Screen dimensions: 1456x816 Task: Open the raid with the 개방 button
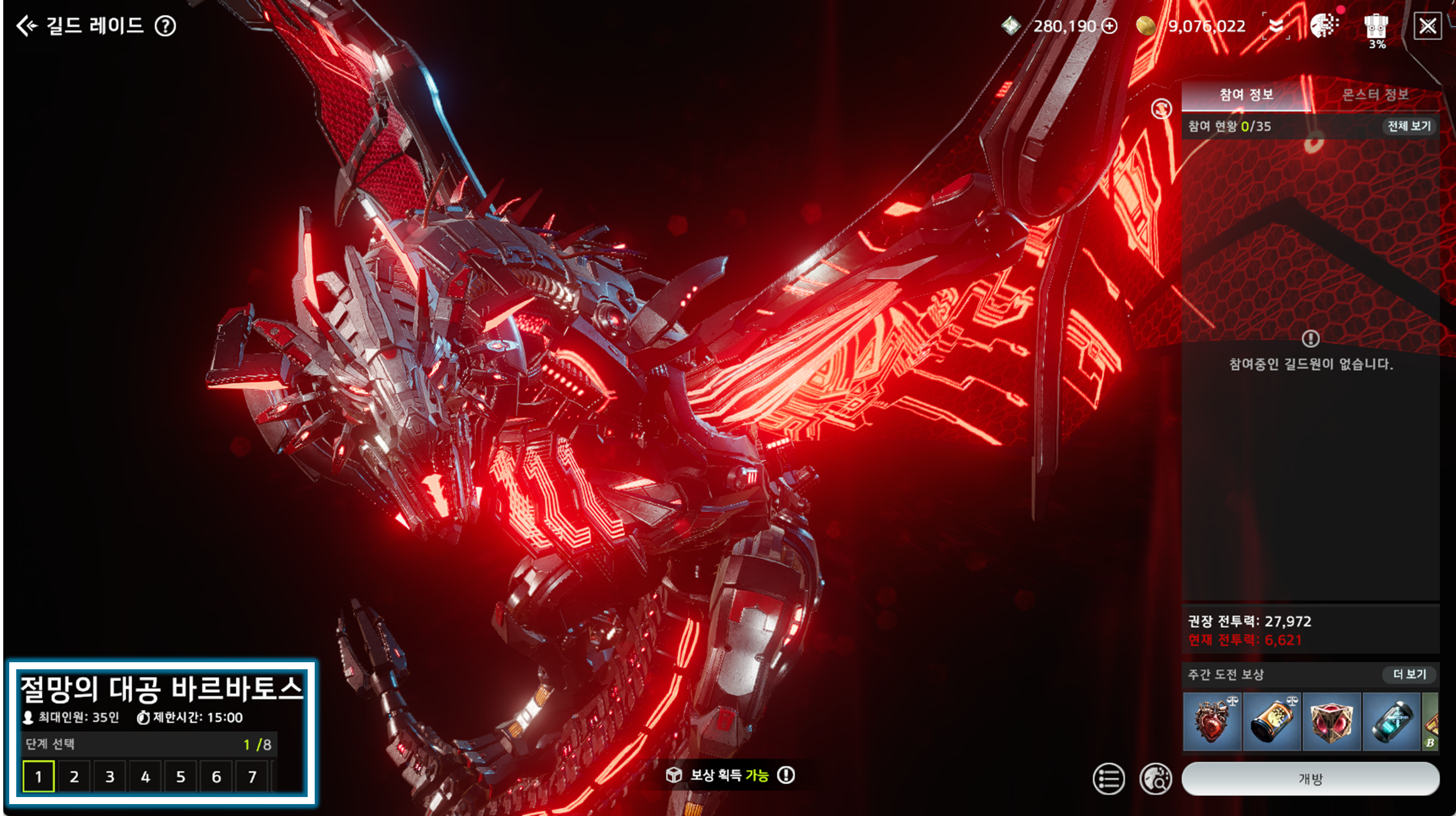click(1310, 779)
